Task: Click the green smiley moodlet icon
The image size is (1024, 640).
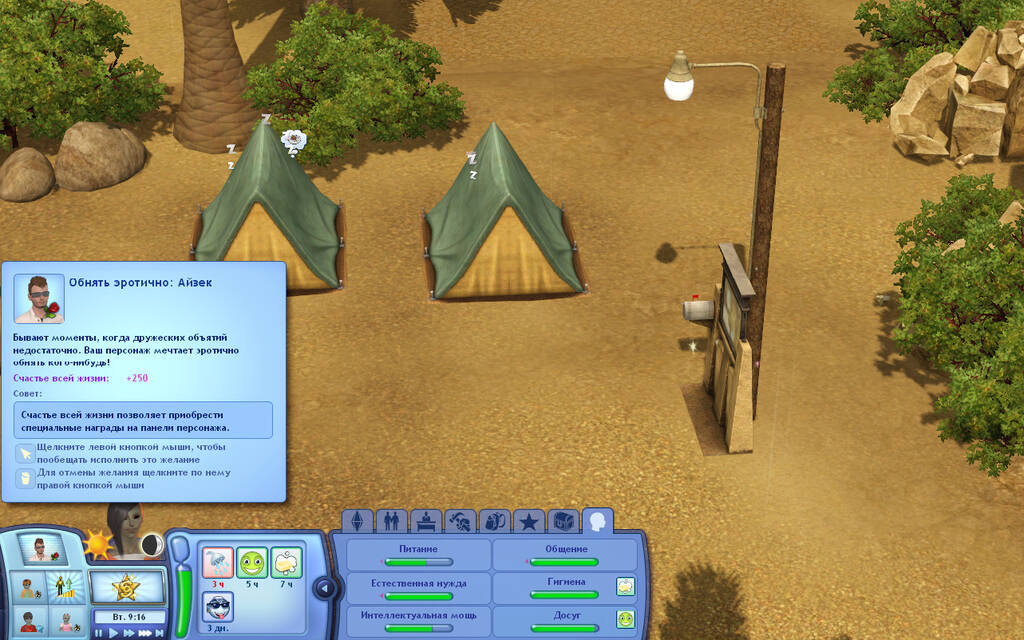Action: click(x=252, y=562)
